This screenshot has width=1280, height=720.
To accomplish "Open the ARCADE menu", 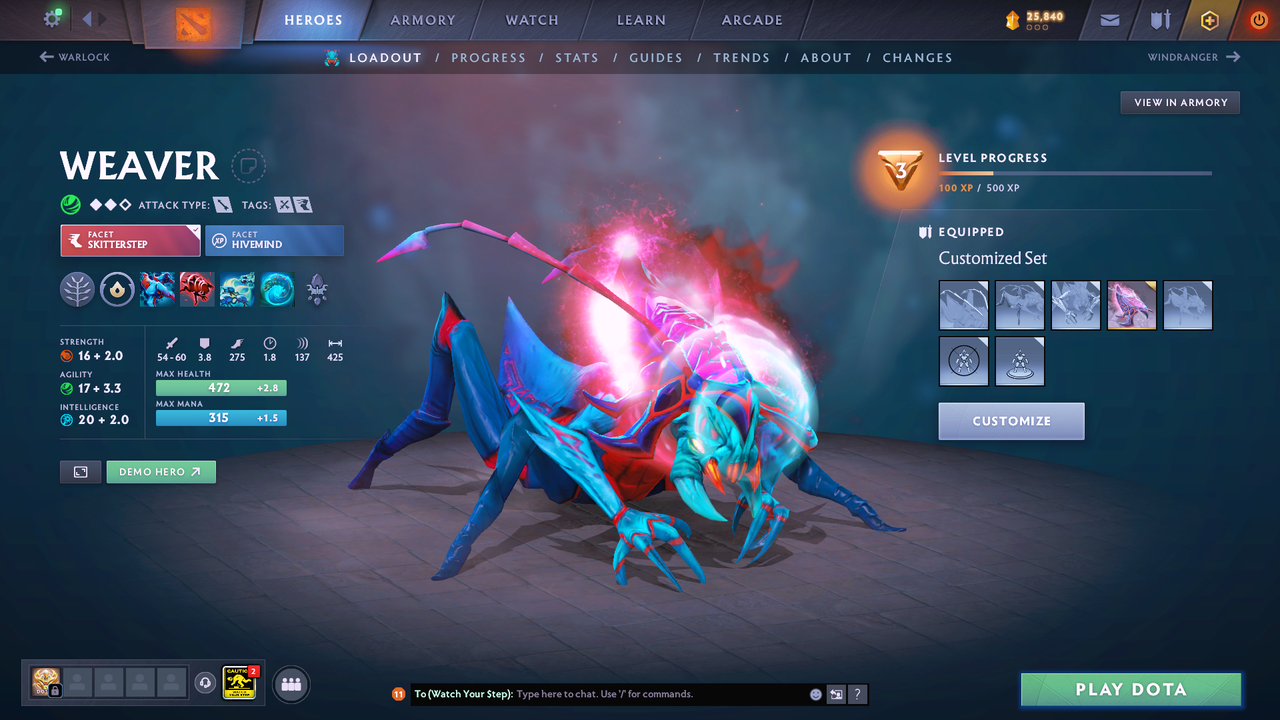I will tap(751, 20).
